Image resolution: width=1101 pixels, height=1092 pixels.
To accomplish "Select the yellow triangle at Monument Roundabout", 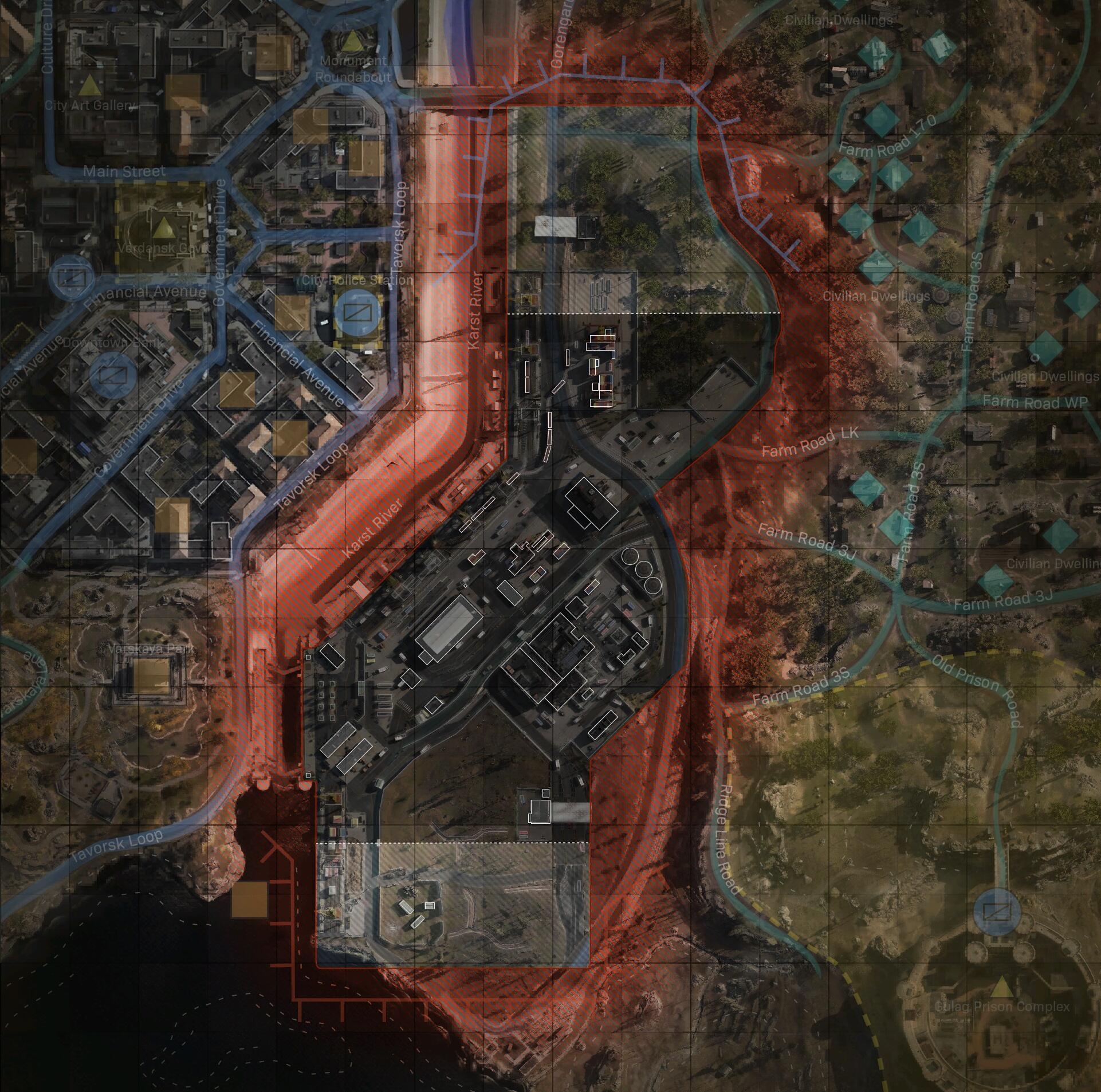I will point(351,41).
